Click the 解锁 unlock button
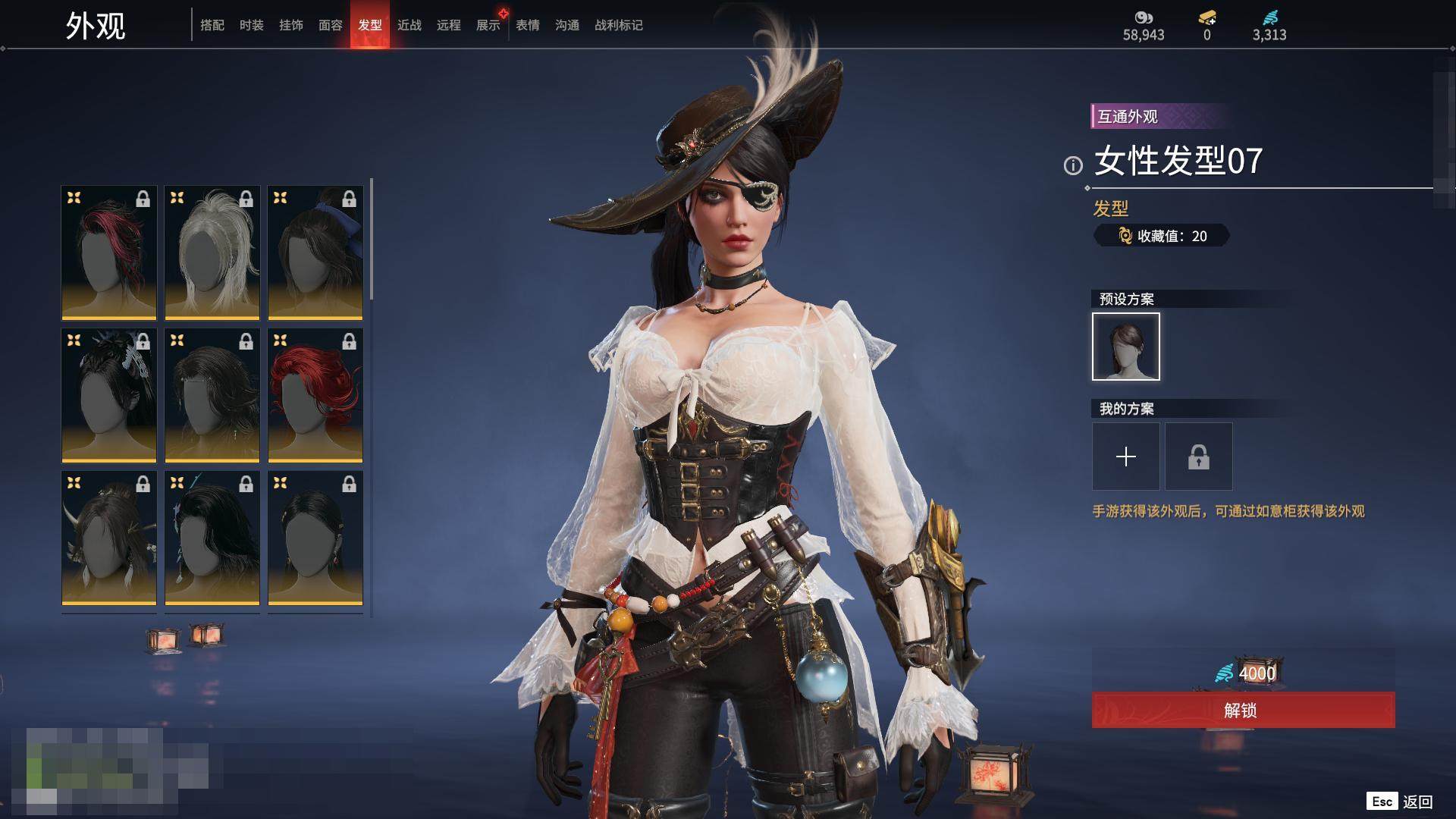 coord(1243,710)
